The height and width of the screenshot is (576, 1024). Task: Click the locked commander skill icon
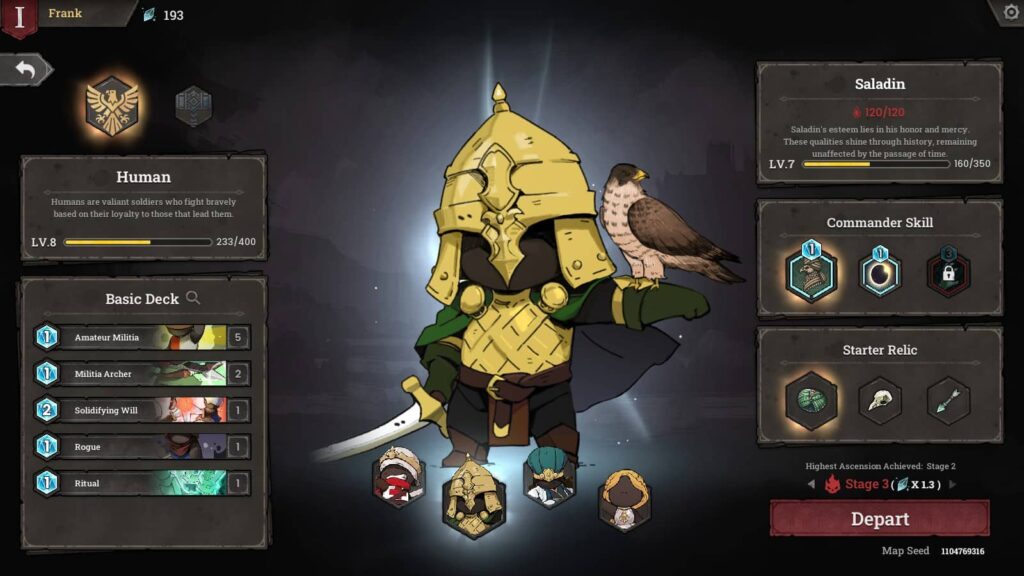click(947, 272)
